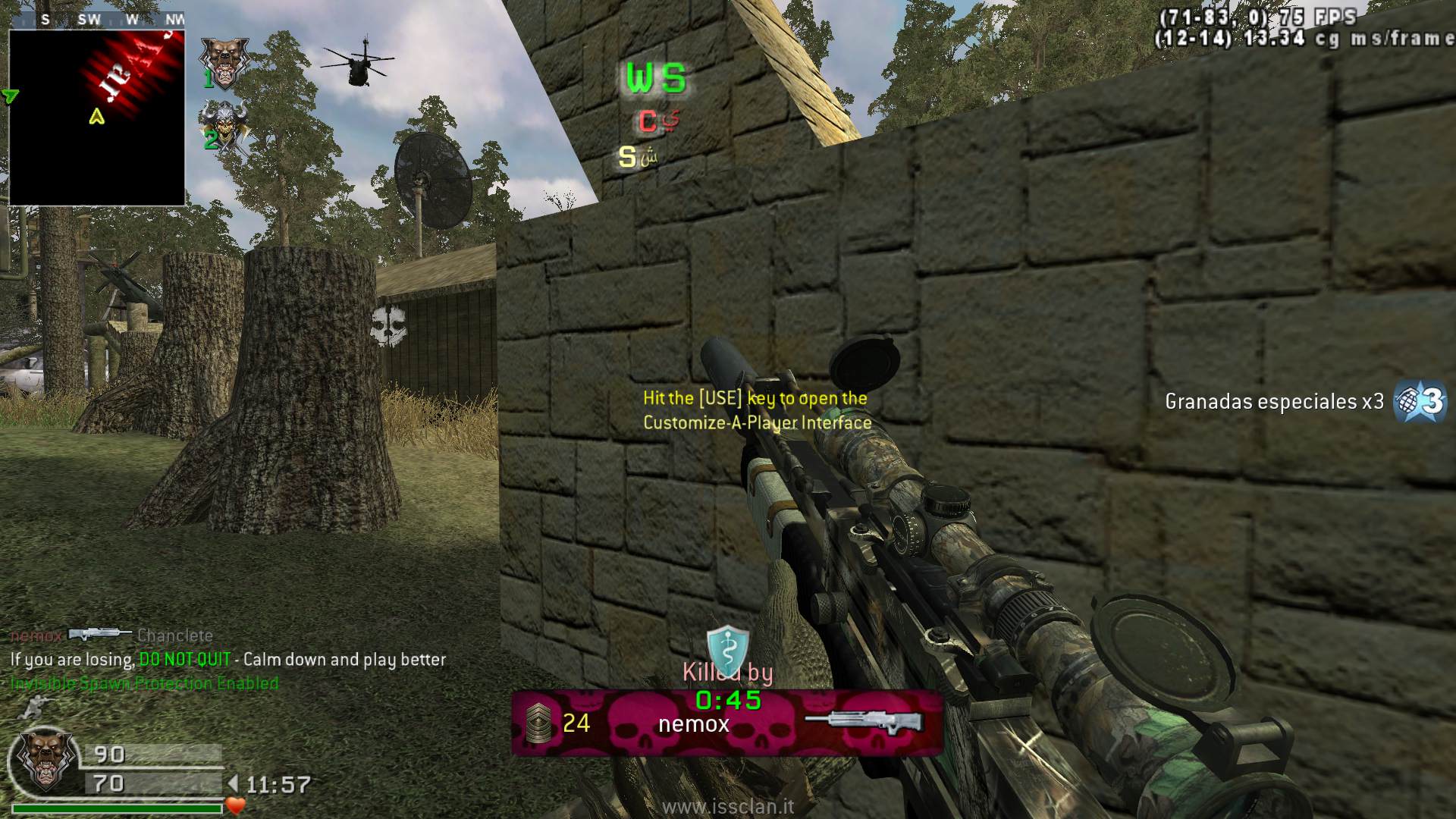Click the nemox kill feed entry

click(111, 635)
